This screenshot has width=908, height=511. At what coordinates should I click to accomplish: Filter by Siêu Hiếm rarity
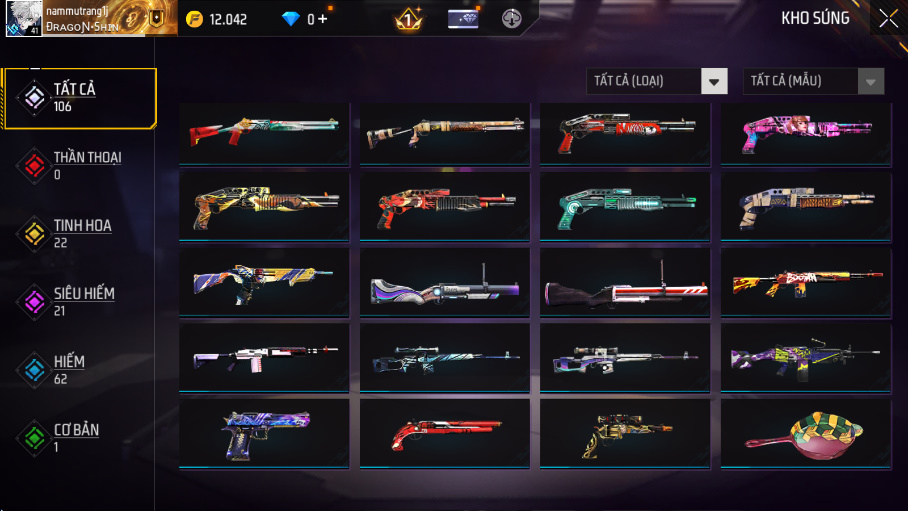coord(79,301)
